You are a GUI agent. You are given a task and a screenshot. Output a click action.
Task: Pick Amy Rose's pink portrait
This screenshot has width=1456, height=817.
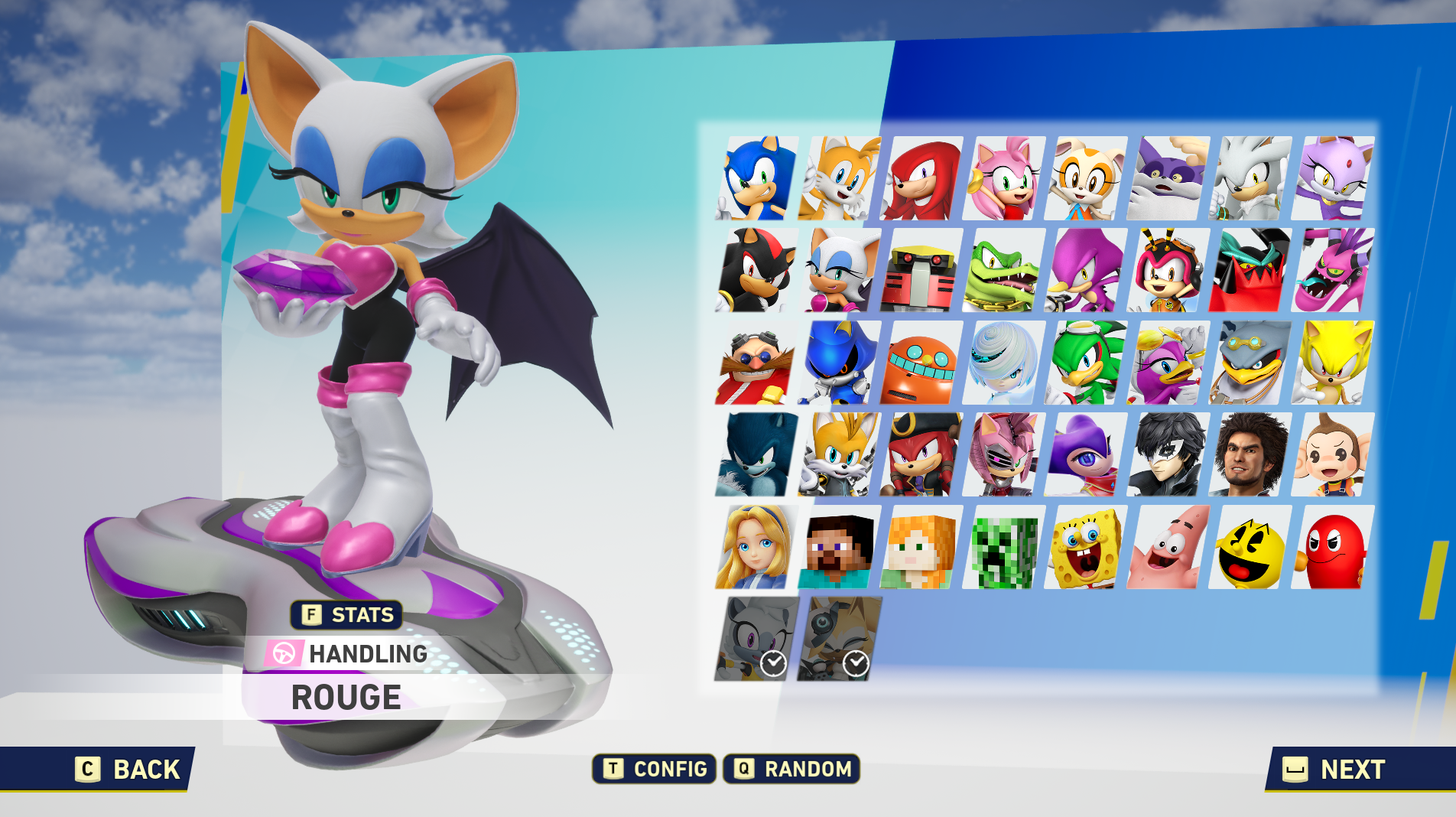pyautogui.click(x=1004, y=178)
